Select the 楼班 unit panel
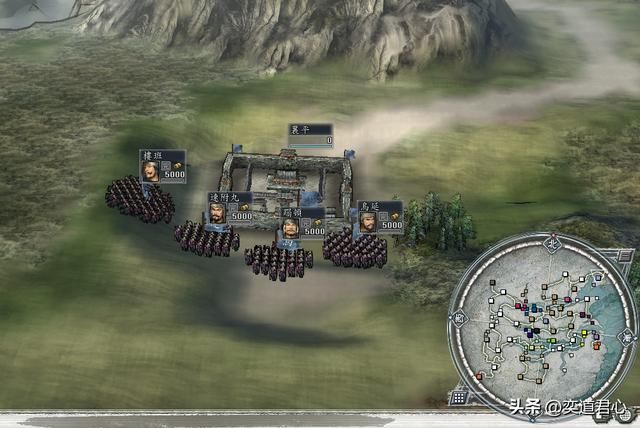Viewport: 640px width, 428px height. pyautogui.click(x=162, y=166)
